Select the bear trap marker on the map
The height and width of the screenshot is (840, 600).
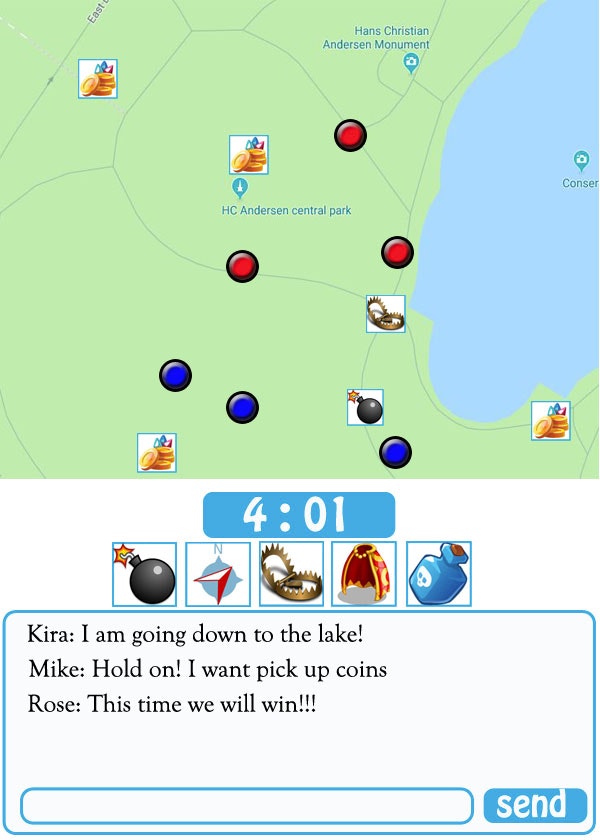click(386, 314)
